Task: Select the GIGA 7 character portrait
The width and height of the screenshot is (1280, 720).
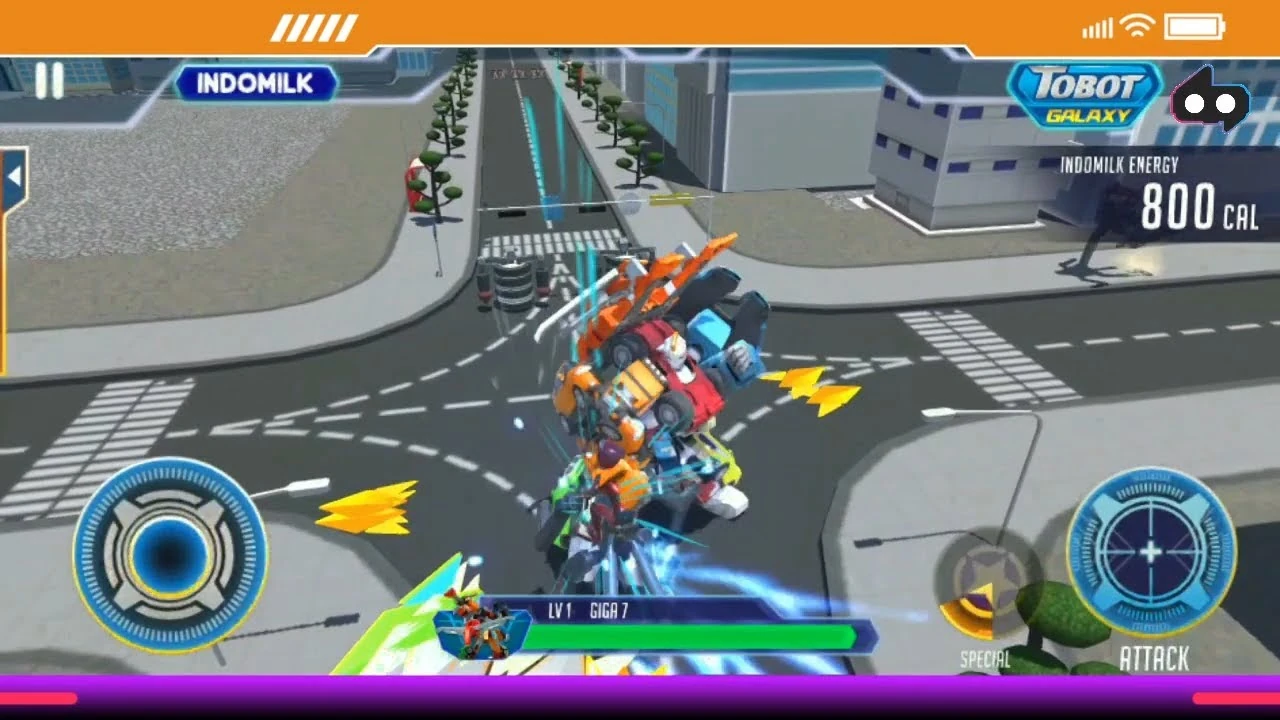Action: coord(480,630)
